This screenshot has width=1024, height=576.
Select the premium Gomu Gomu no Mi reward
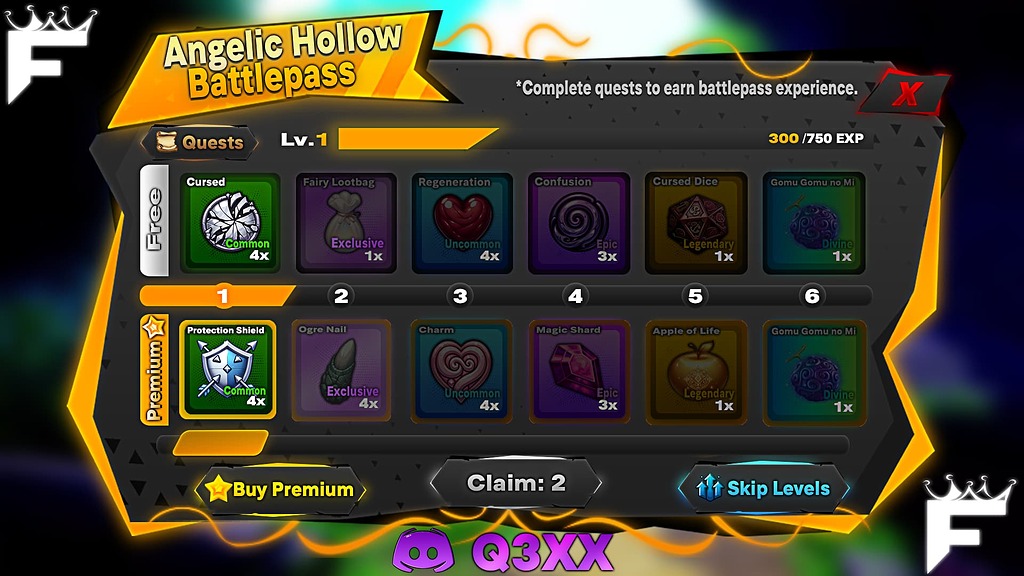tap(813, 370)
